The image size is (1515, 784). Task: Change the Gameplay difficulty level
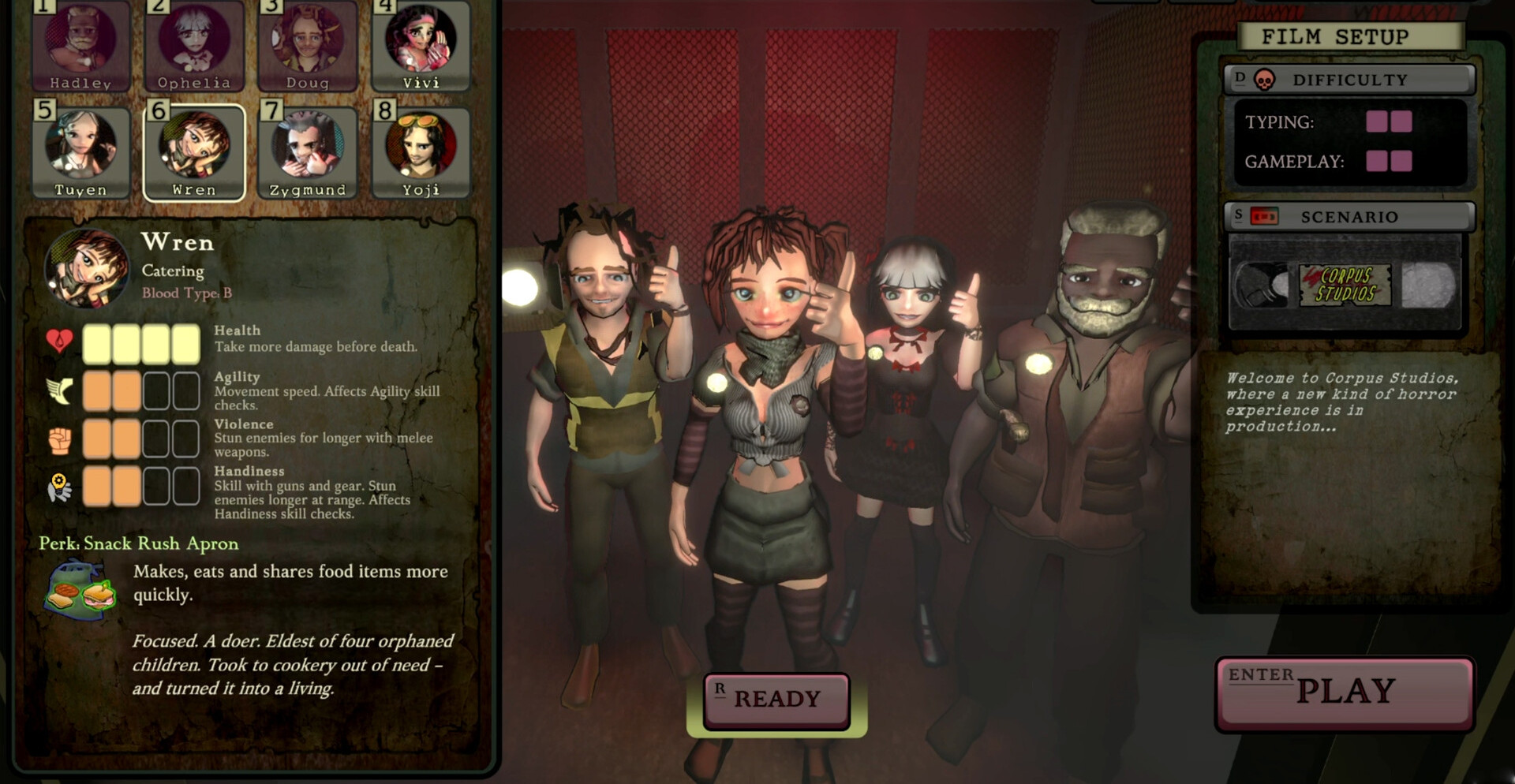click(1389, 162)
